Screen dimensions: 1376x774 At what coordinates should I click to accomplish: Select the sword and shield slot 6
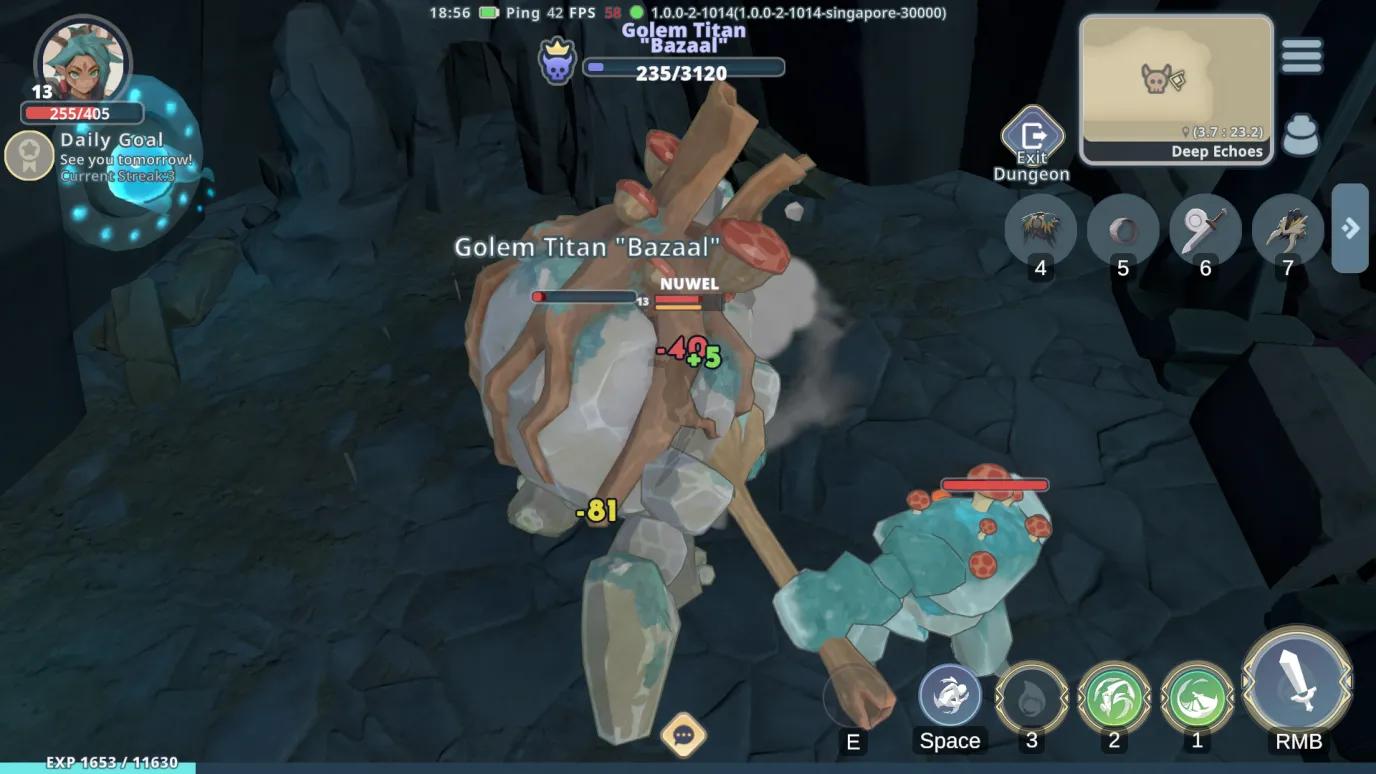pyautogui.click(x=1205, y=230)
